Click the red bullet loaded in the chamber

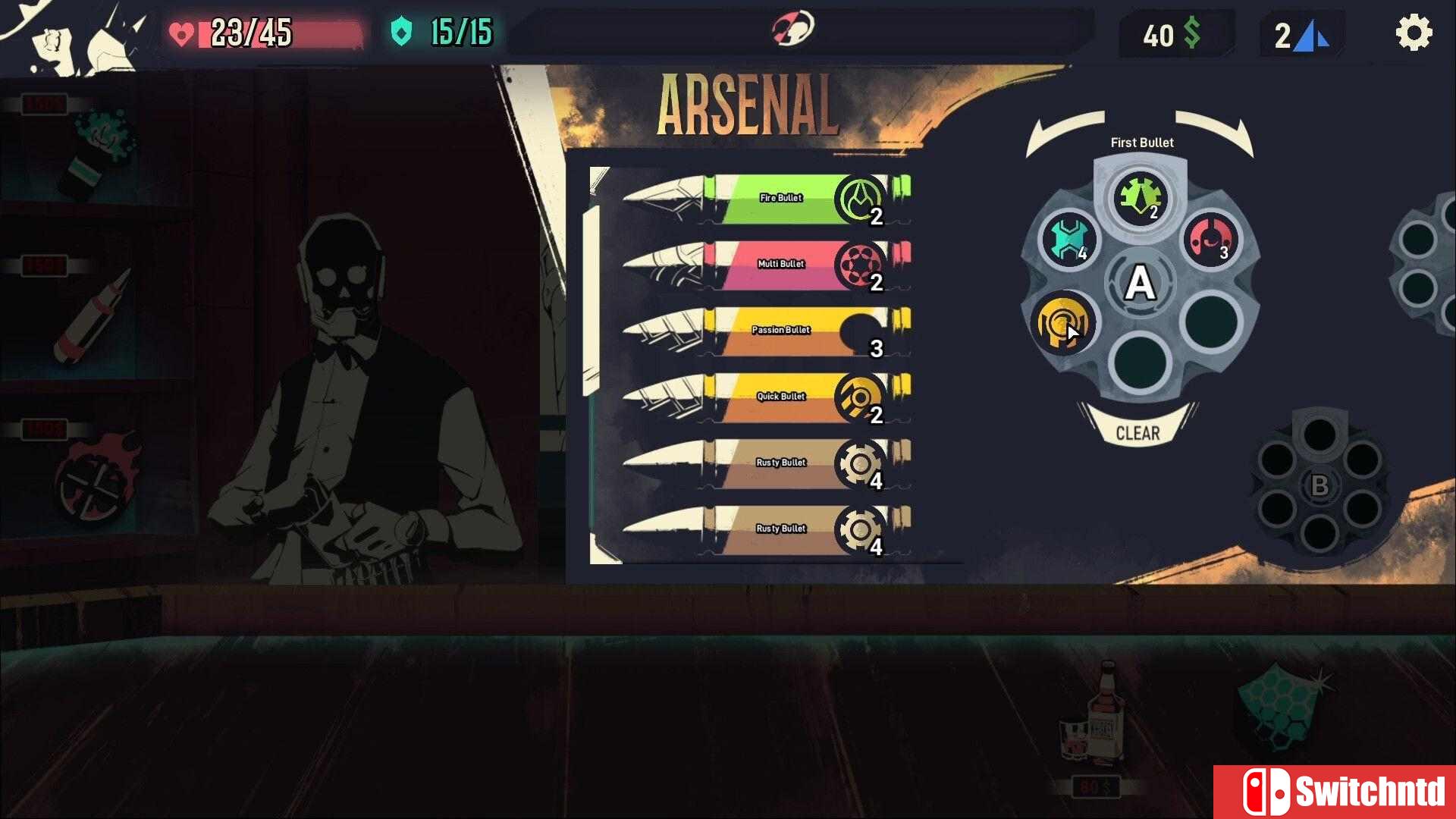click(1211, 239)
